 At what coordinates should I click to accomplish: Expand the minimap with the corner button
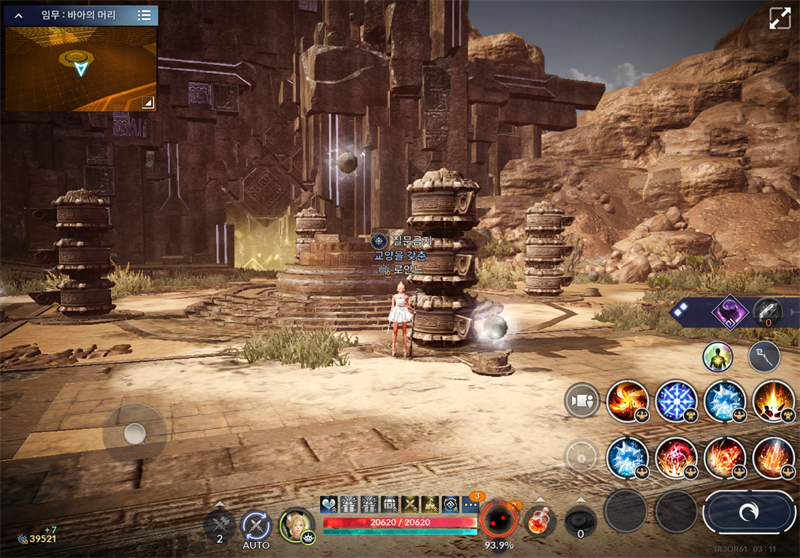148,102
